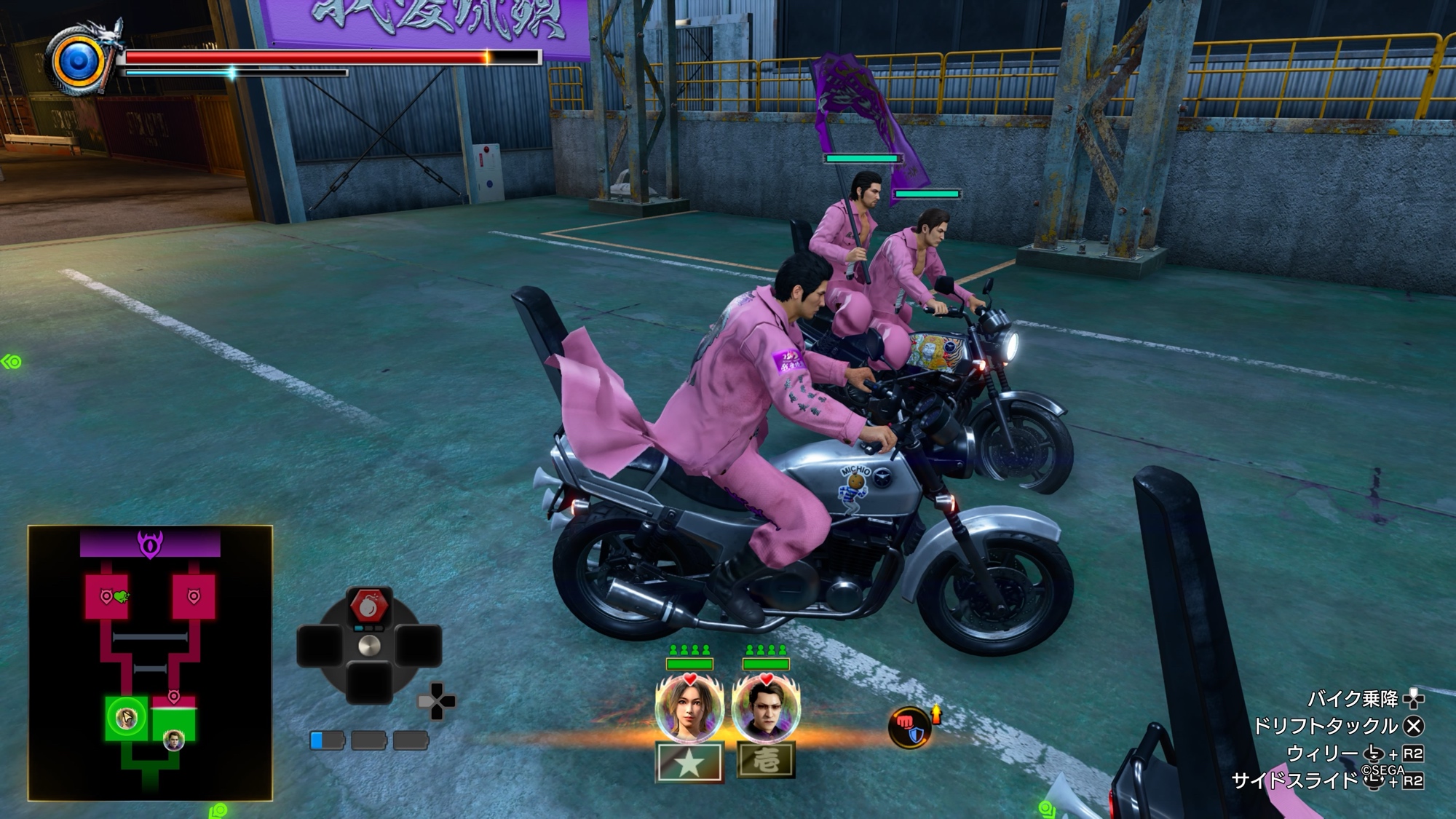This screenshot has width=1456, height=819.
Task: Click the player arrow marker on minimap
Action: 127,719
